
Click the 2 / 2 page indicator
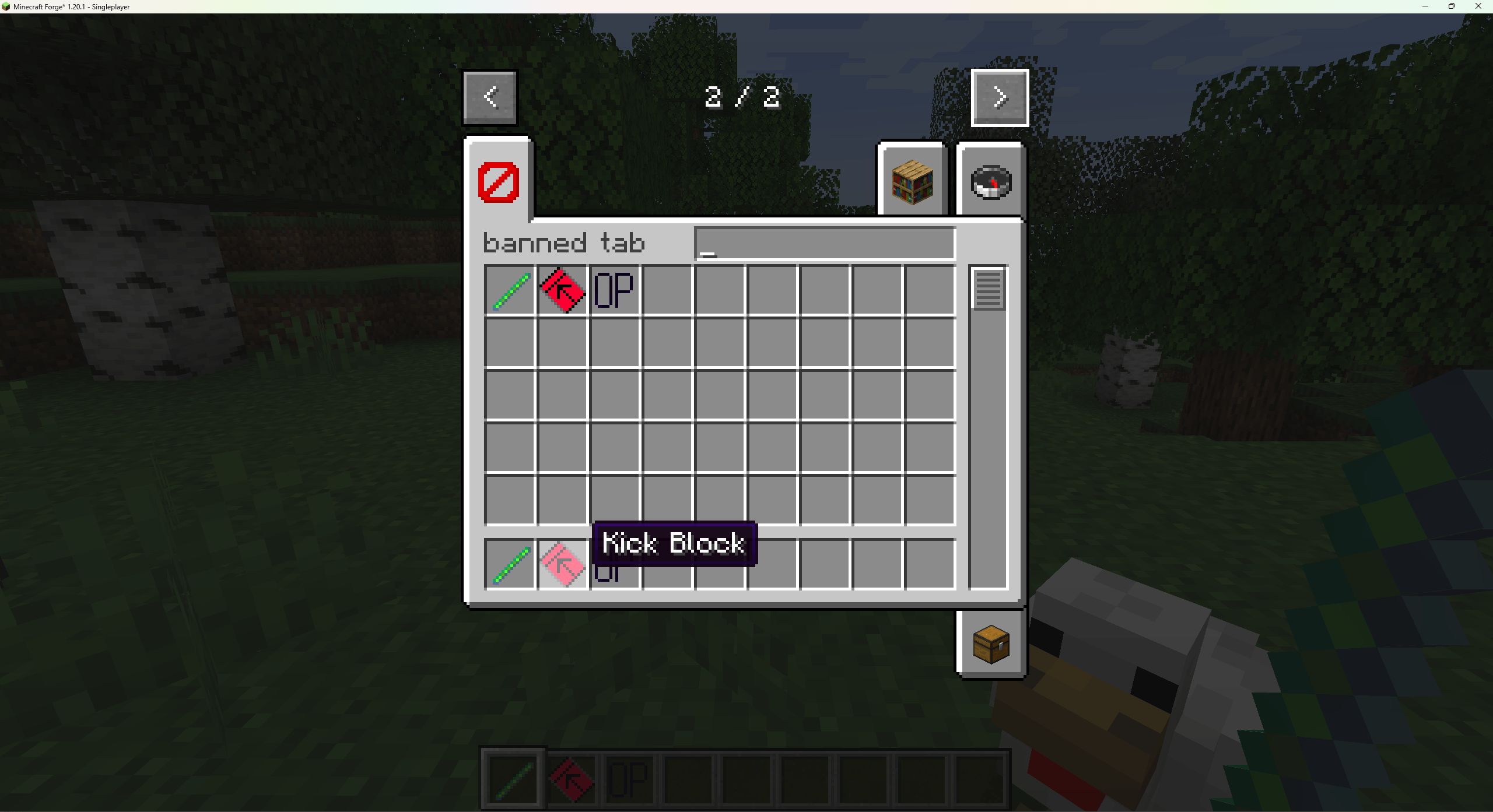pos(742,97)
